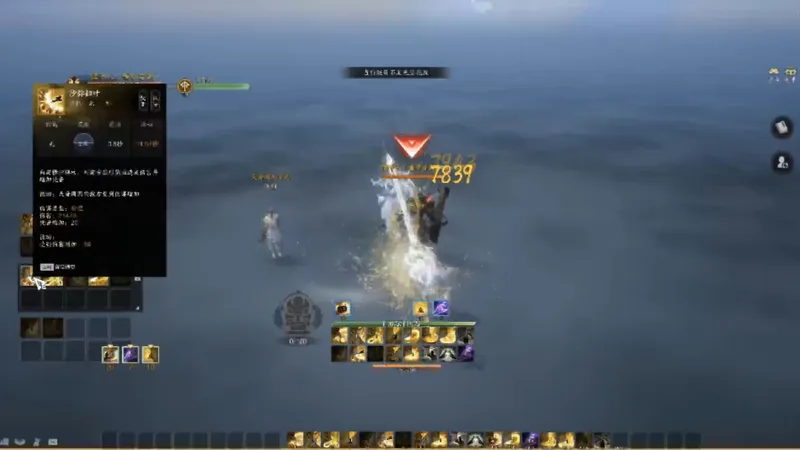Select the round gold emblem beside the green health bar
The width and height of the screenshot is (800, 450).
tap(185, 87)
